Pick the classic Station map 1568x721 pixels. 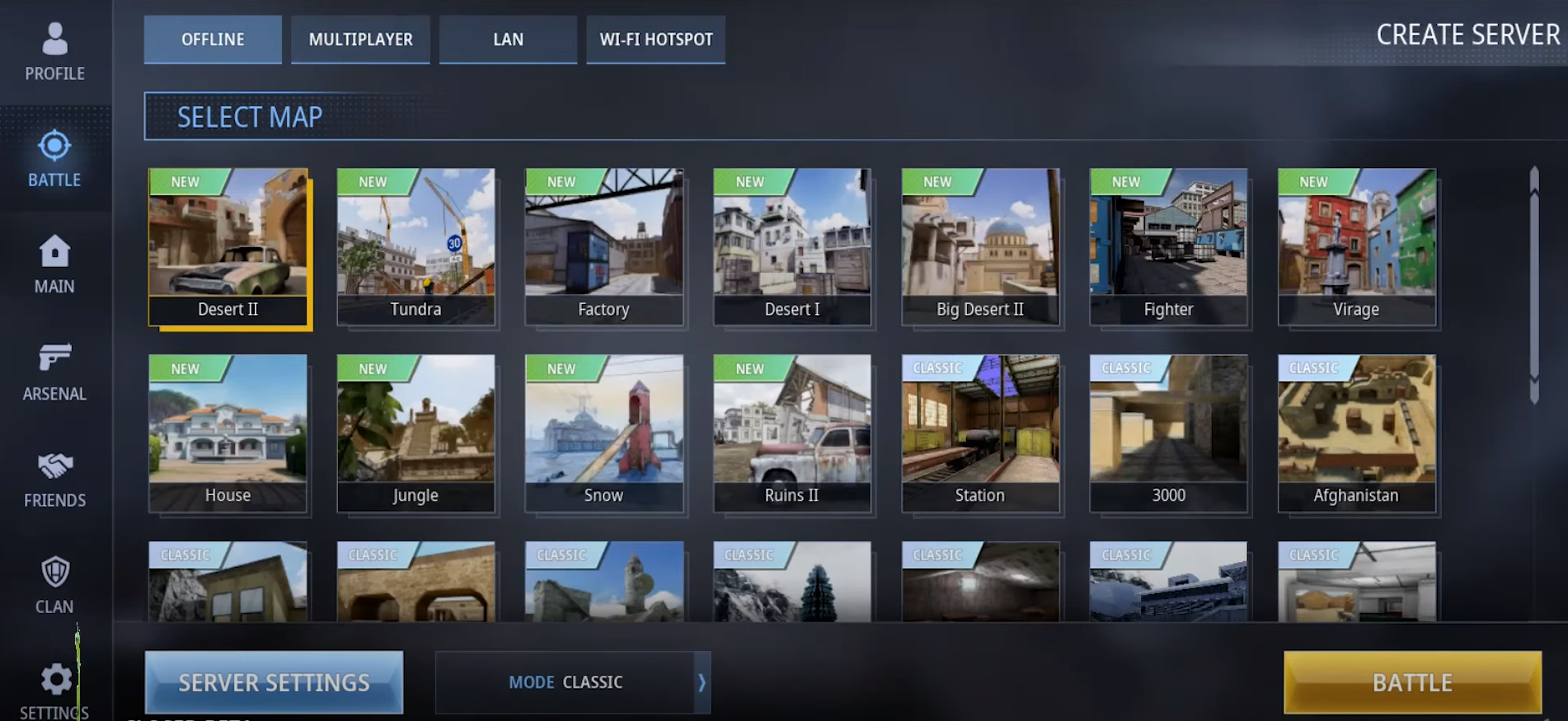[980, 433]
